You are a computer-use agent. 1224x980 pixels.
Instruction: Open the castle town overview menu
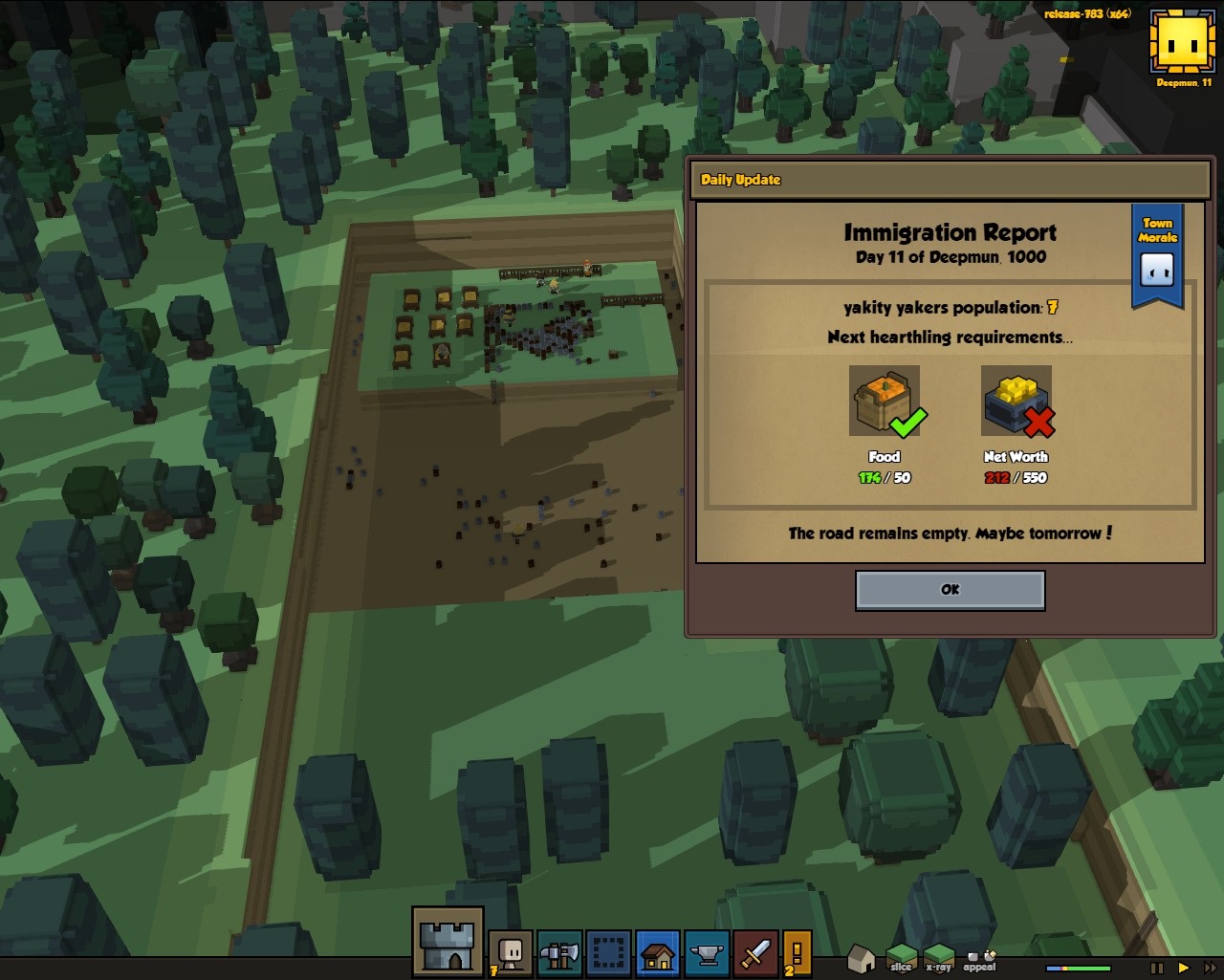(x=448, y=942)
